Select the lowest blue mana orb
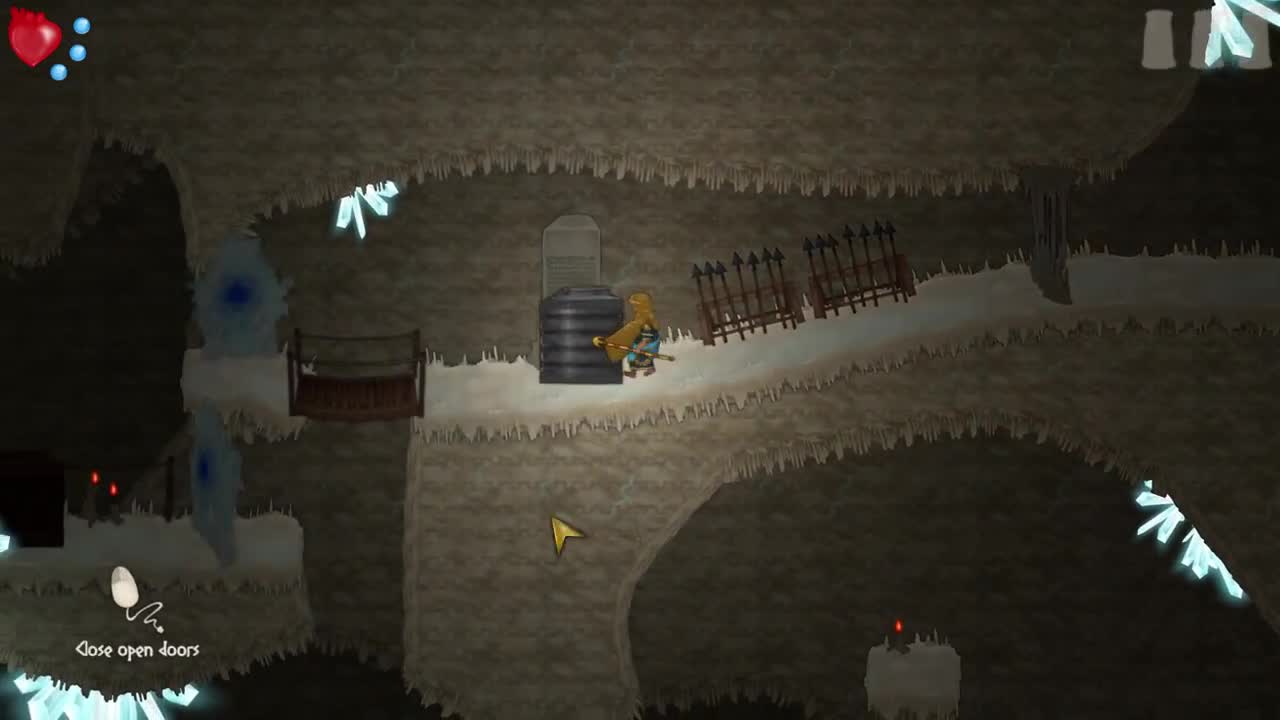 tap(59, 72)
